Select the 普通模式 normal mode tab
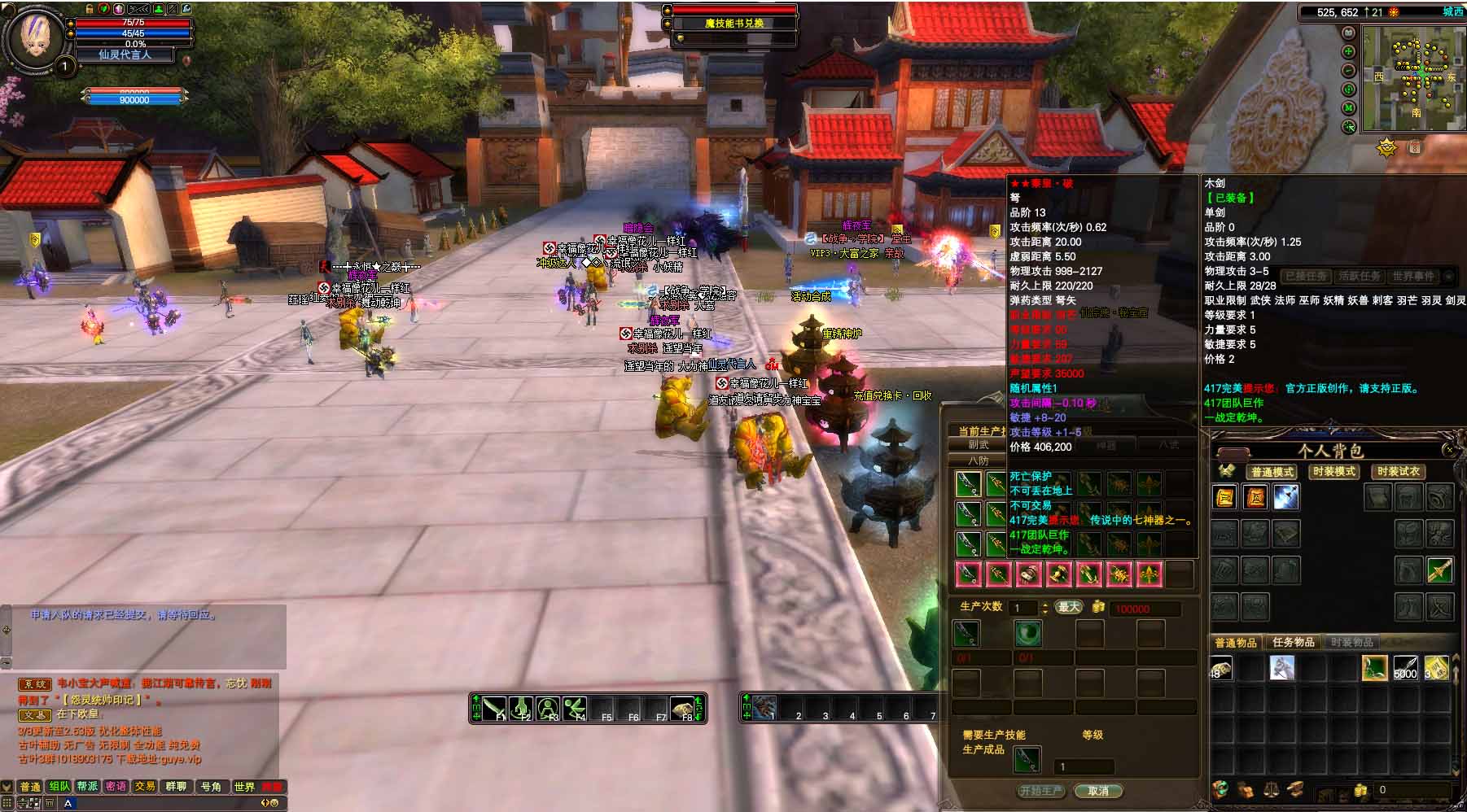1467x812 pixels. click(1272, 472)
